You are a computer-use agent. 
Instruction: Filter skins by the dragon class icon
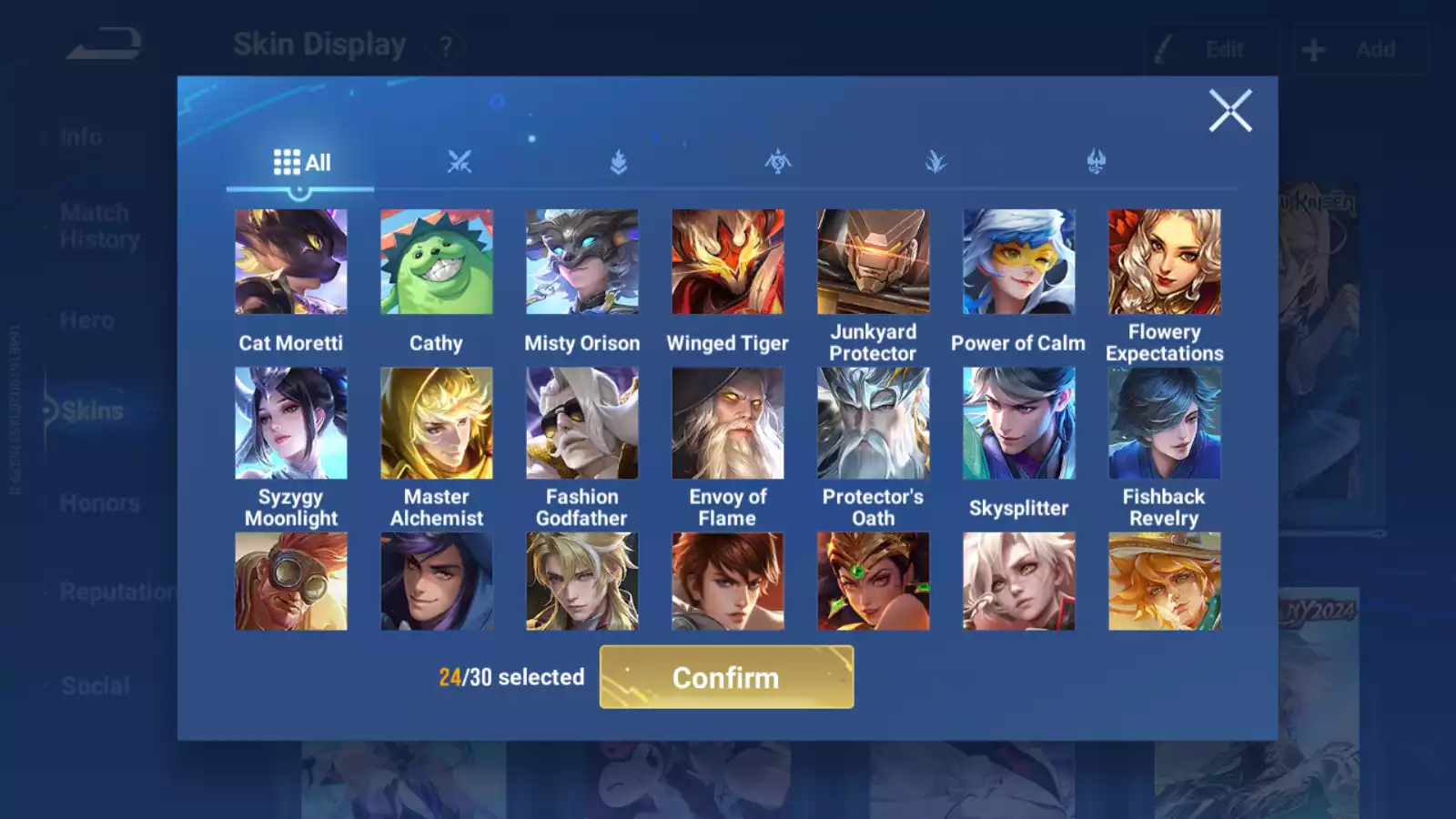click(x=777, y=161)
